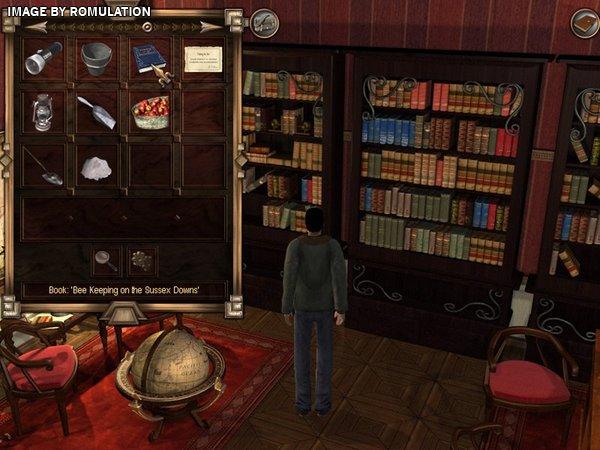Select the blue bee keeping book
Image resolution: width=600 pixels, height=450 pixels.
tap(150, 58)
